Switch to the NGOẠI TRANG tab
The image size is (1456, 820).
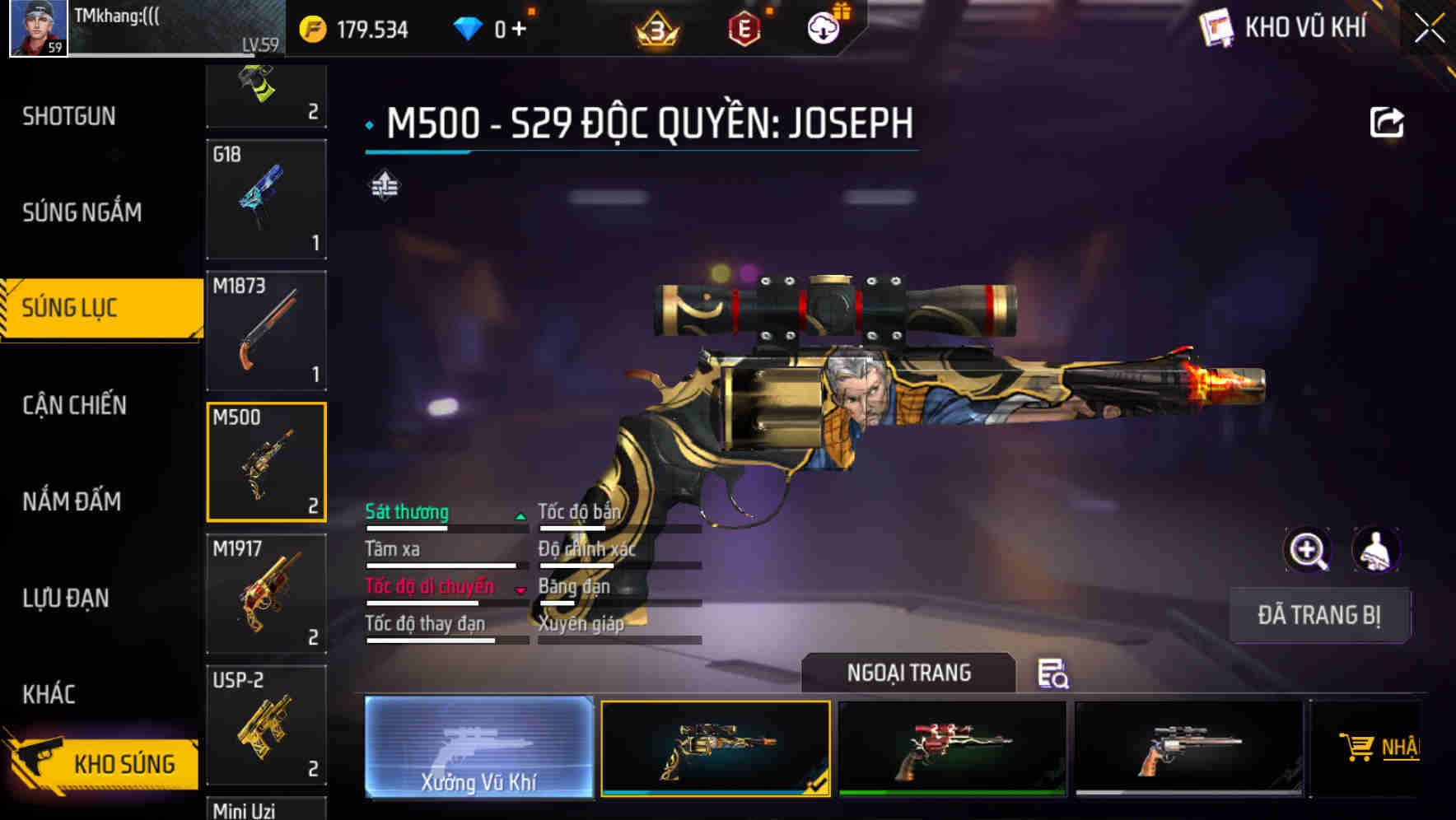pos(909,673)
